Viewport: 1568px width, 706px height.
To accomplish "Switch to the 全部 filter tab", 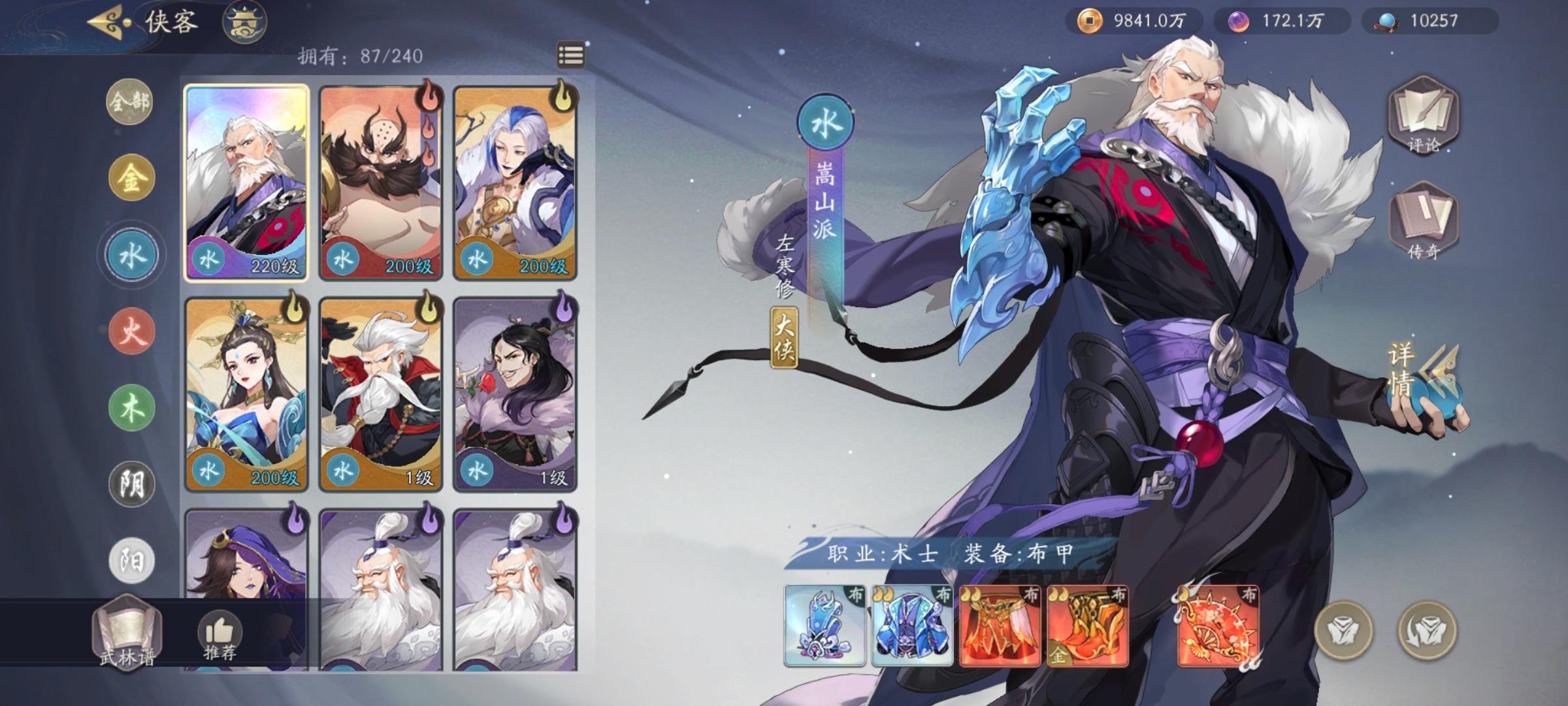I will pos(129,102).
